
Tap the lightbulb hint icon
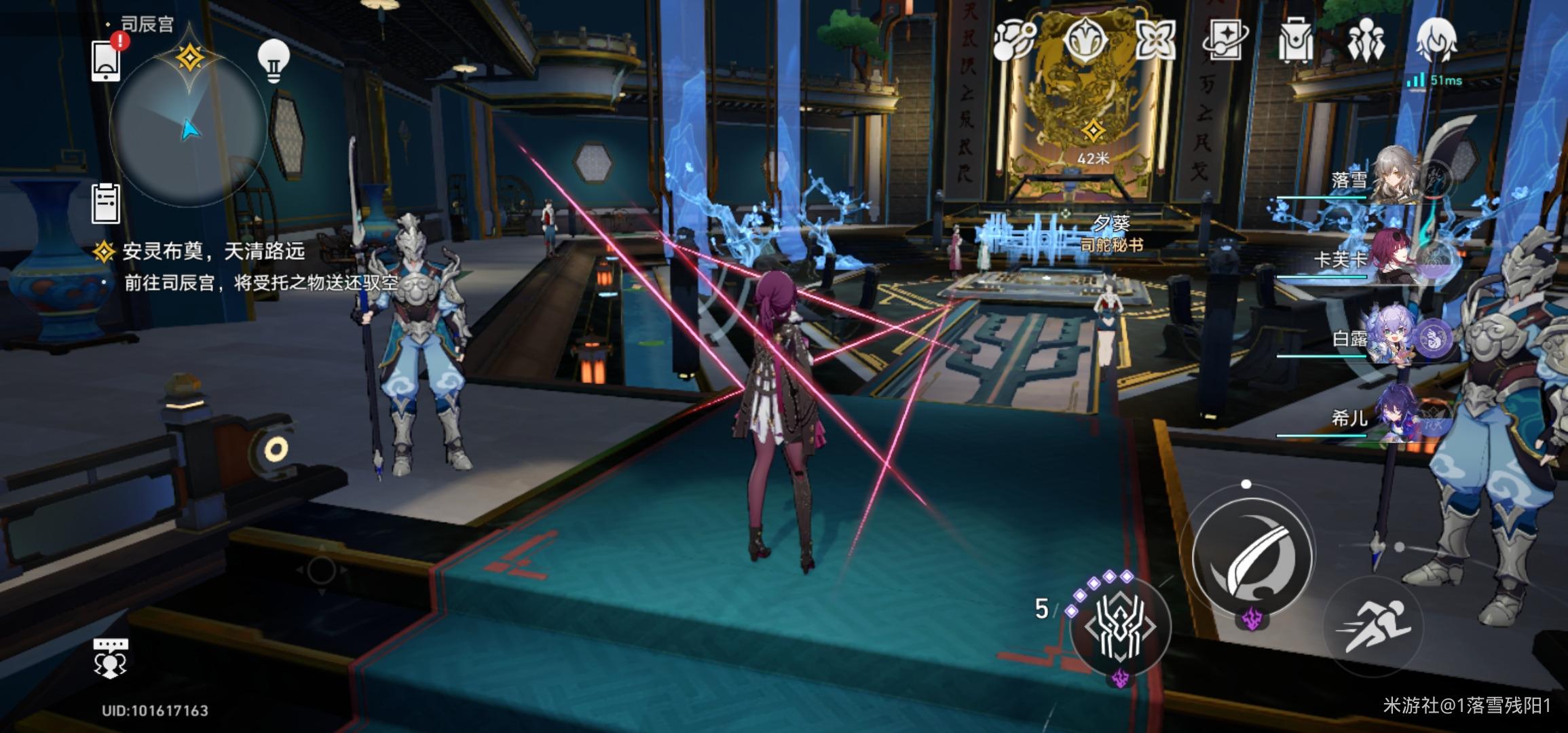pos(274,61)
